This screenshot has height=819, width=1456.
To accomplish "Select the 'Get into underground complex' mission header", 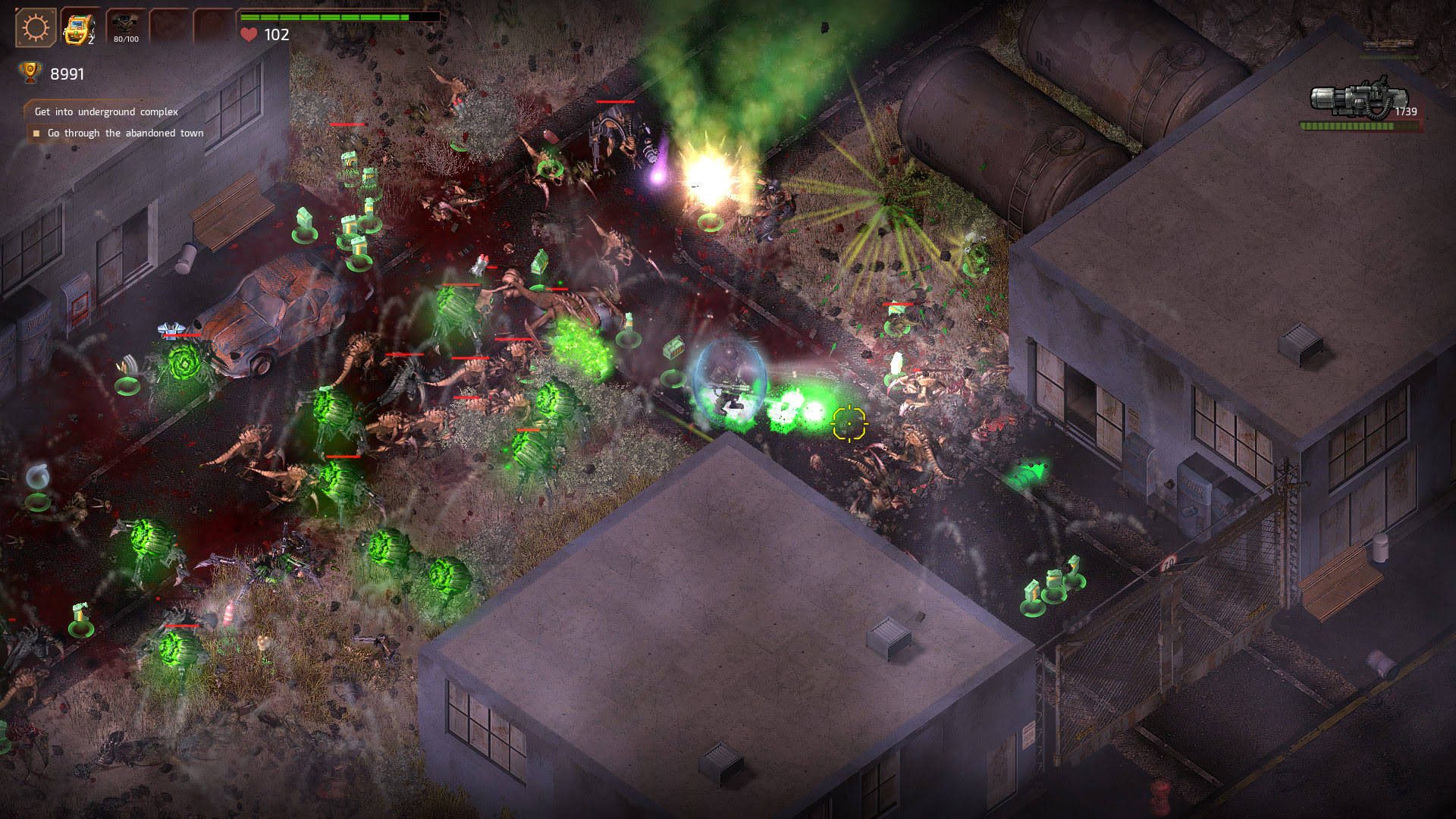I will pos(106,111).
